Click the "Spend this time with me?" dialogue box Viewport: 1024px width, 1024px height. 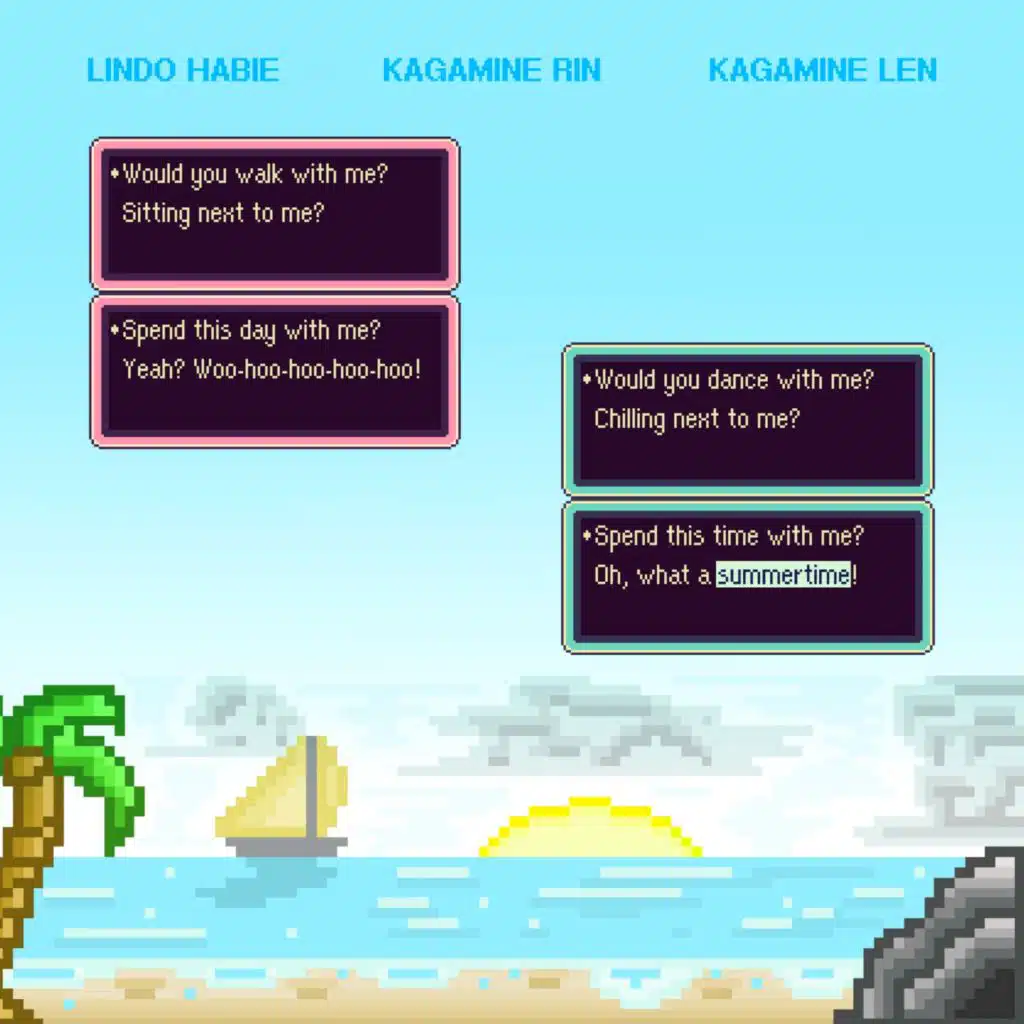point(748,577)
